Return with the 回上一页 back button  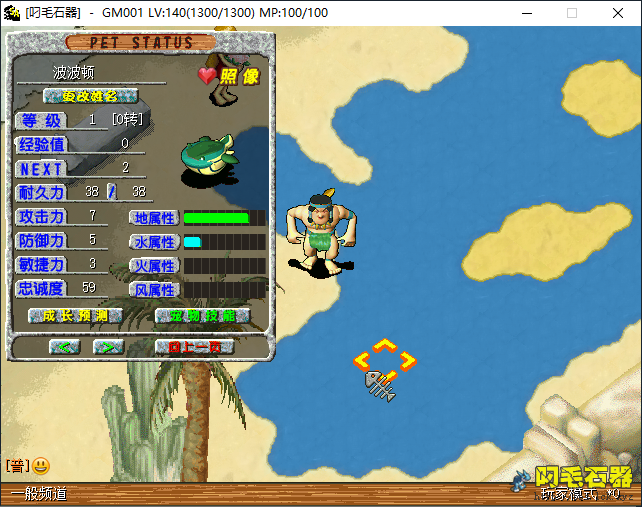point(194,347)
